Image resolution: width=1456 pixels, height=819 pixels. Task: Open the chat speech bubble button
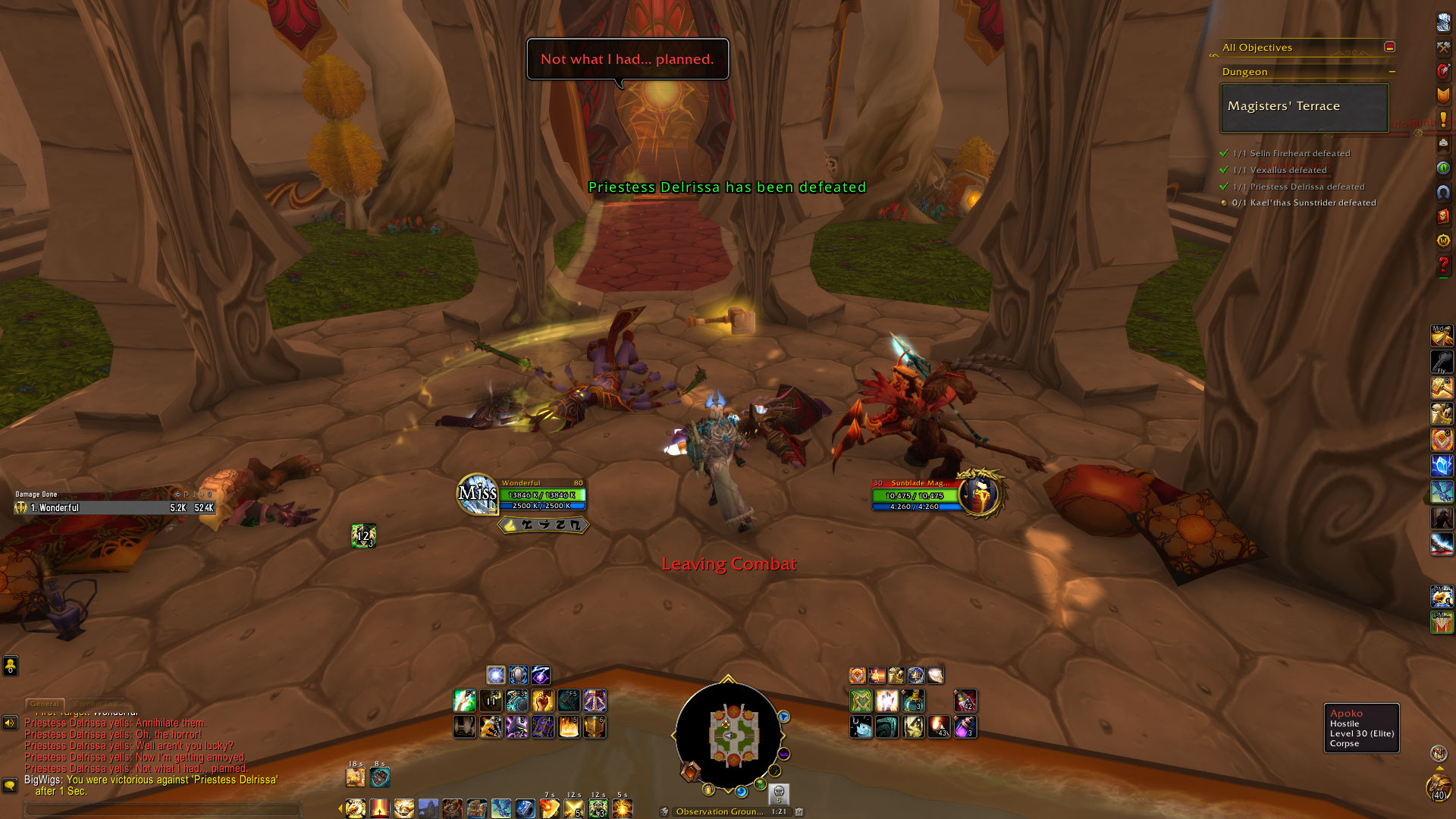click(x=10, y=786)
